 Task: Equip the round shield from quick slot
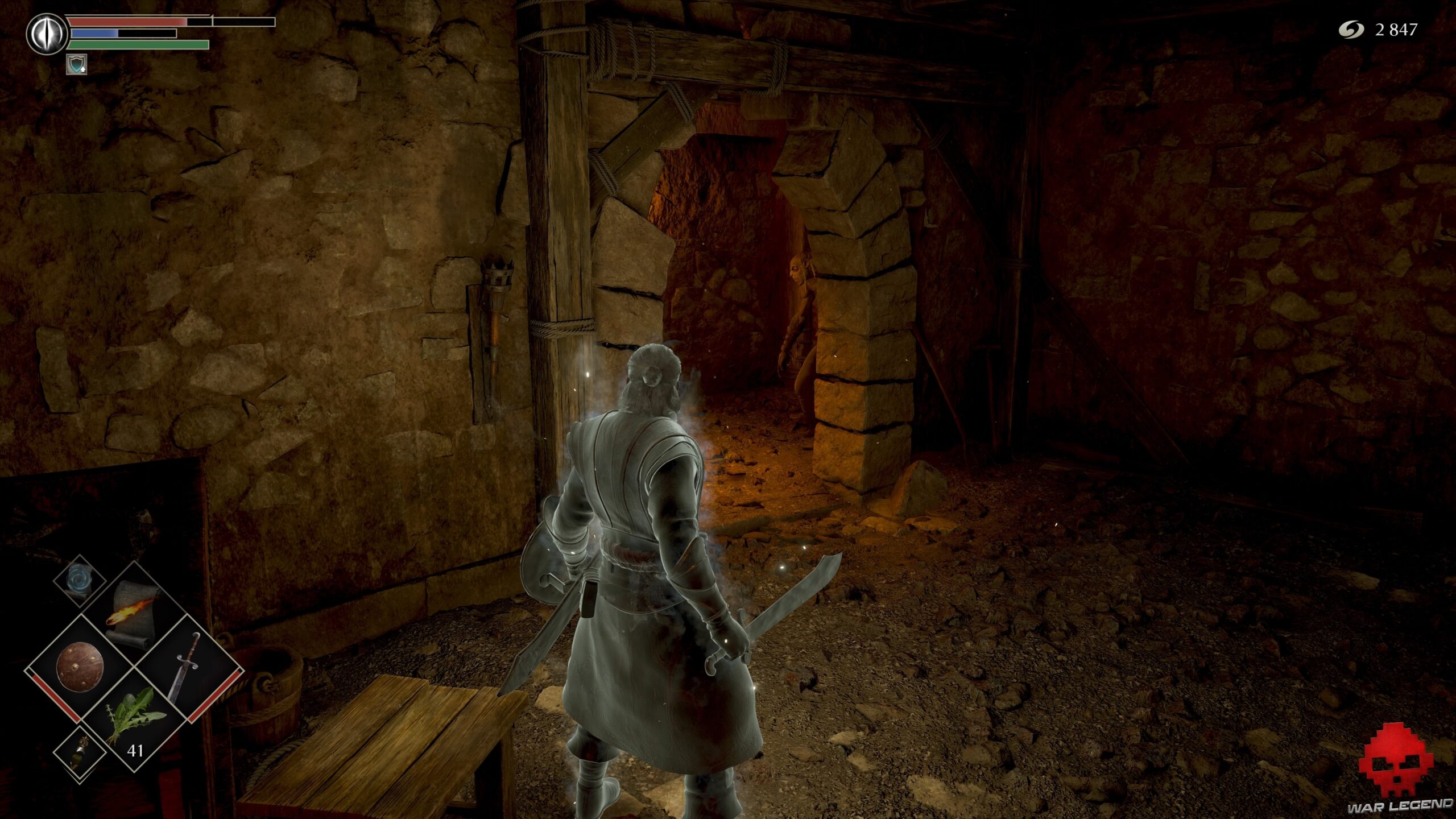click(80, 667)
